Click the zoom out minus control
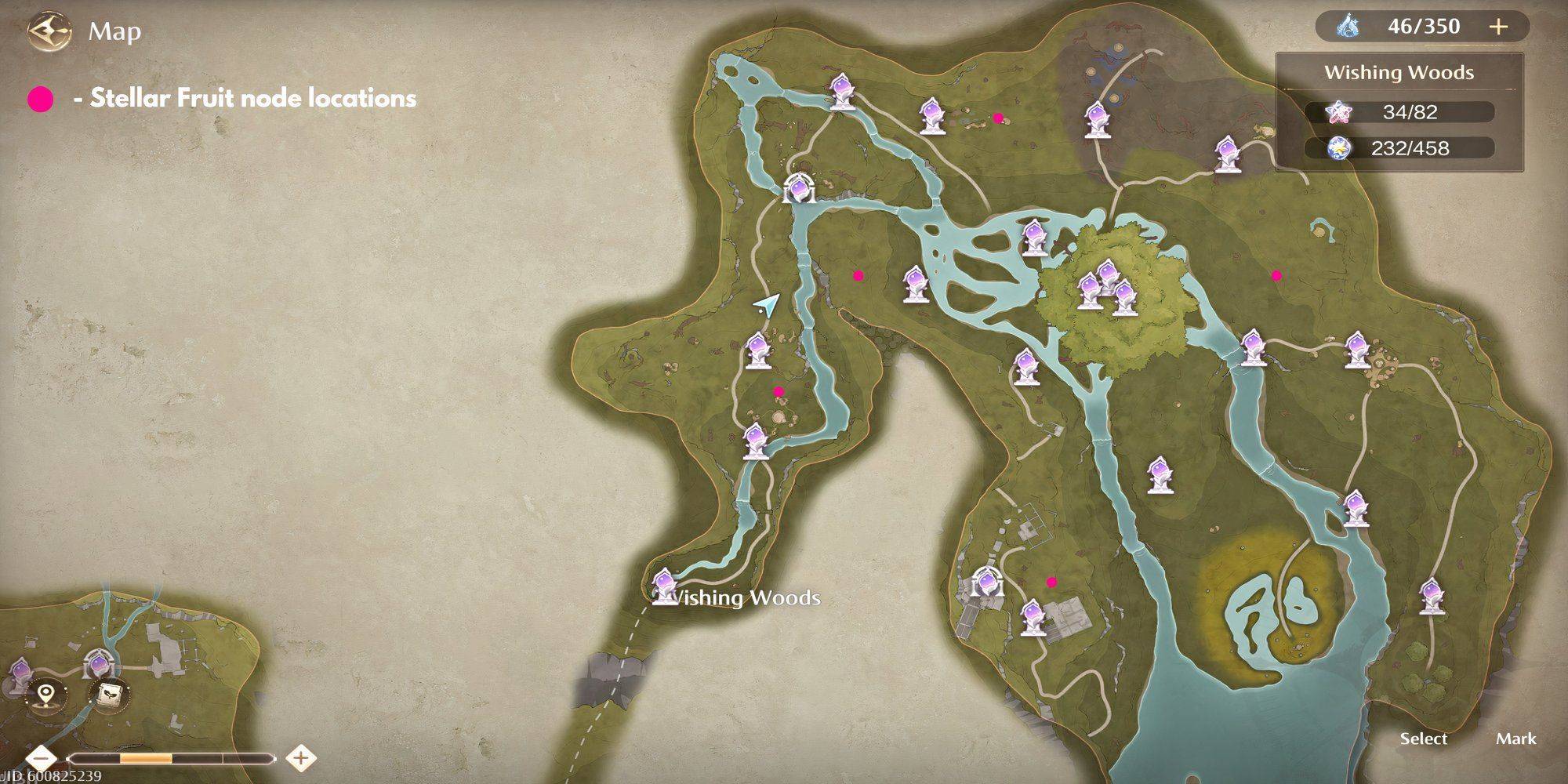Viewport: 1568px width, 784px height. [39, 758]
